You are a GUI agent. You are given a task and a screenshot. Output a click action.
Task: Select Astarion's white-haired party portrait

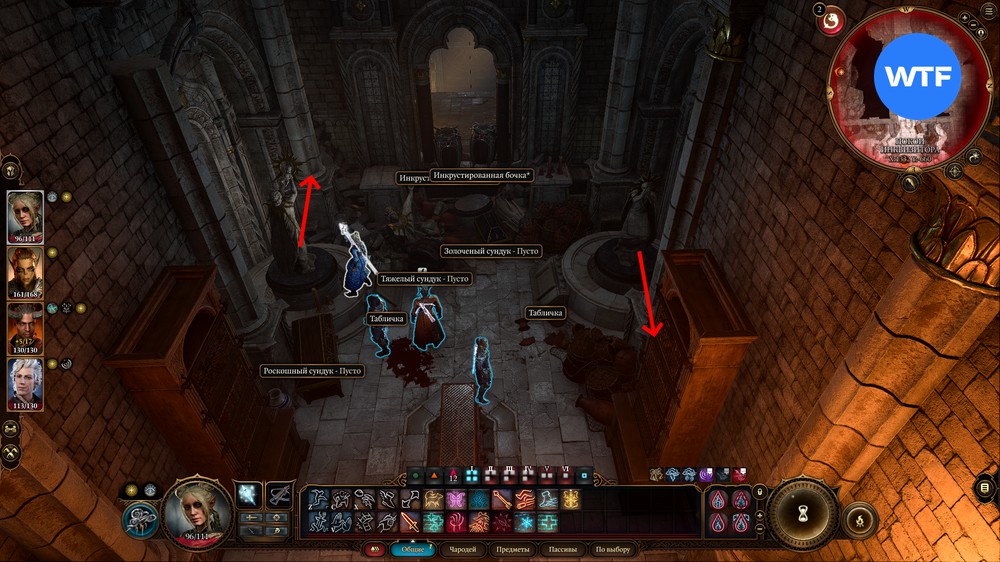(x=26, y=380)
